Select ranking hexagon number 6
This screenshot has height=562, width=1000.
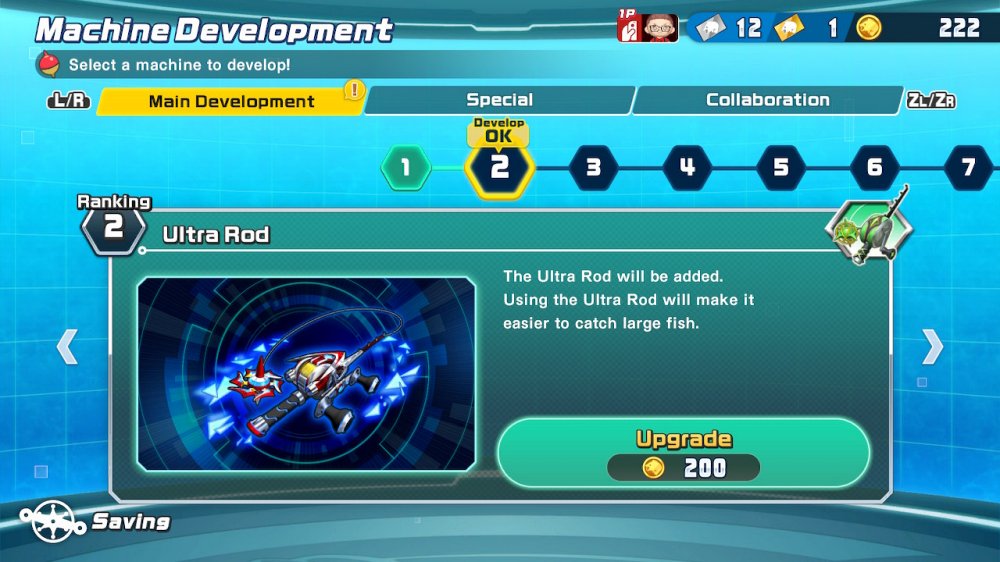pos(875,167)
